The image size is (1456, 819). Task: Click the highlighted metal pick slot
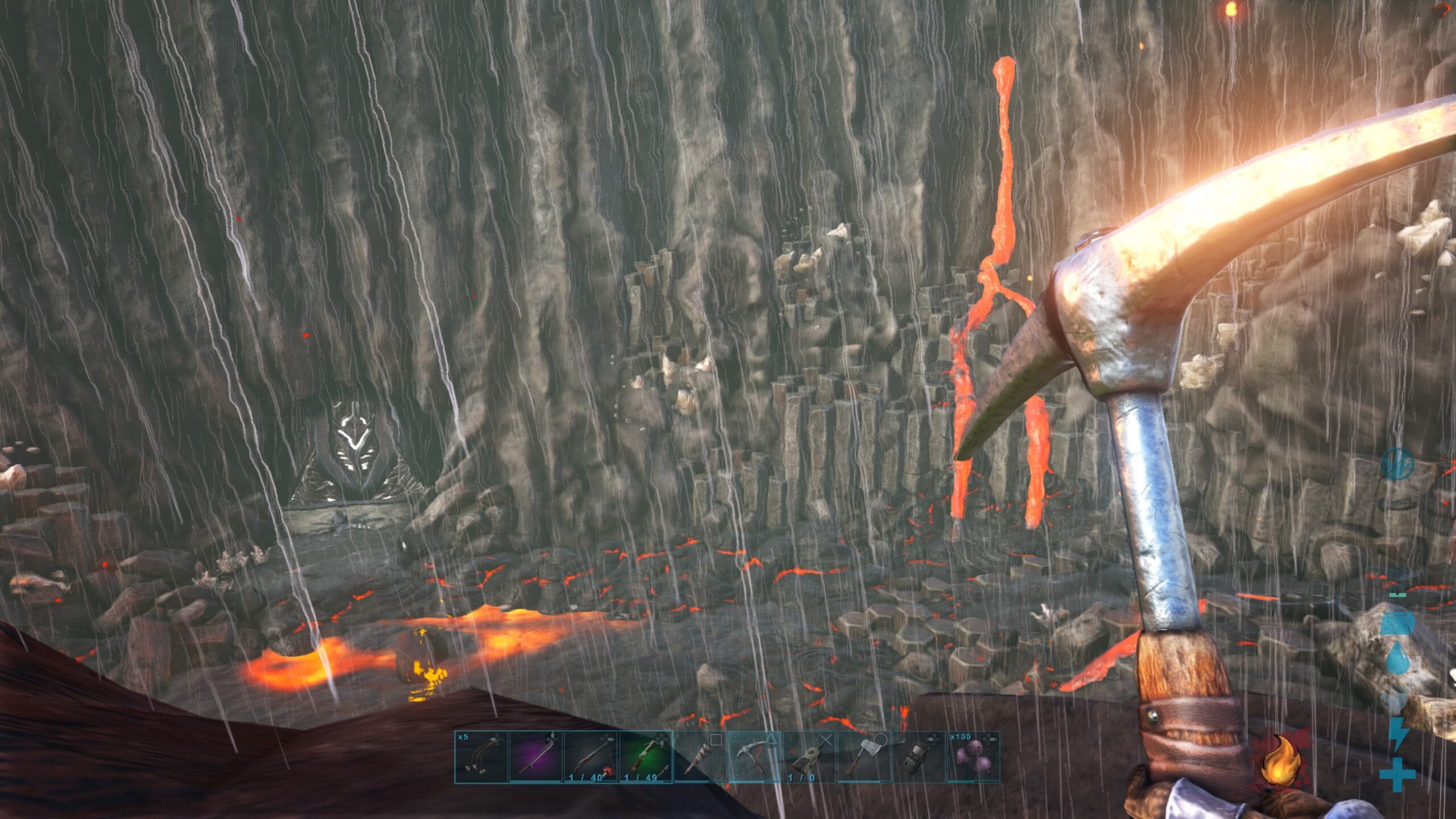[755, 756]
